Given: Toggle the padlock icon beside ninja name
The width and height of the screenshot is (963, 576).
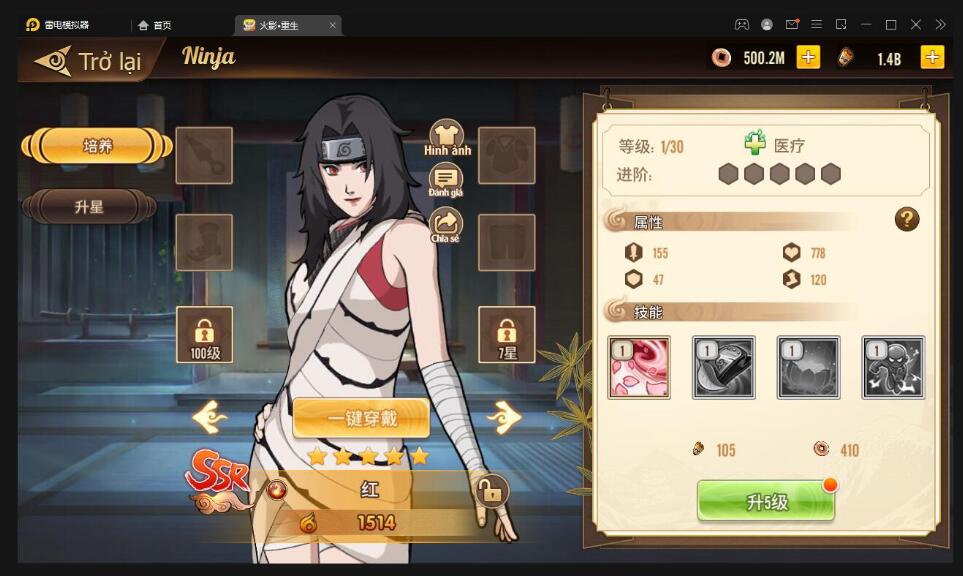Looking at the screenshot, I should point(489,490).
